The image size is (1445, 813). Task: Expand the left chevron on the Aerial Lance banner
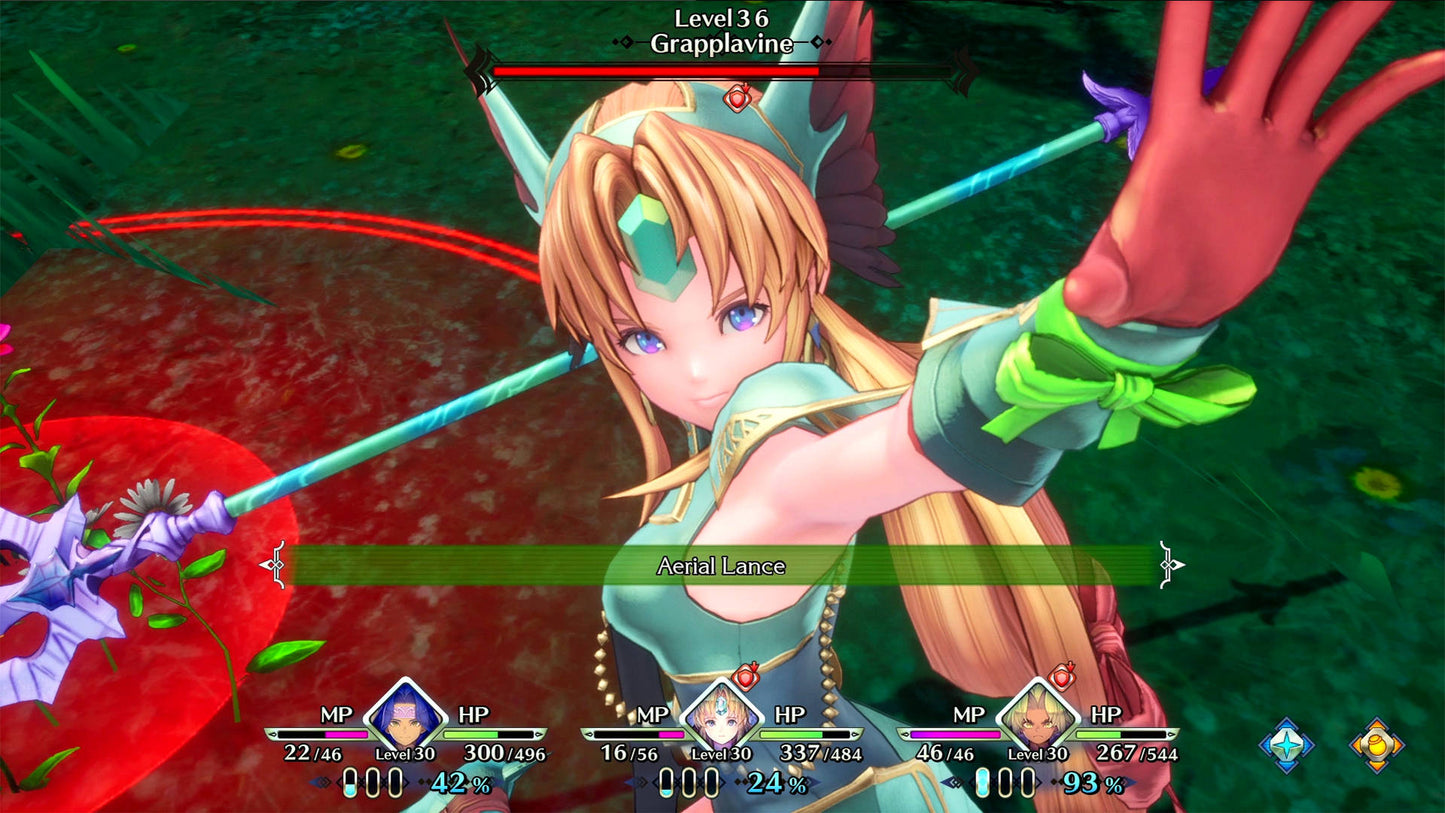pyautogui.click(x=270, y=565)
